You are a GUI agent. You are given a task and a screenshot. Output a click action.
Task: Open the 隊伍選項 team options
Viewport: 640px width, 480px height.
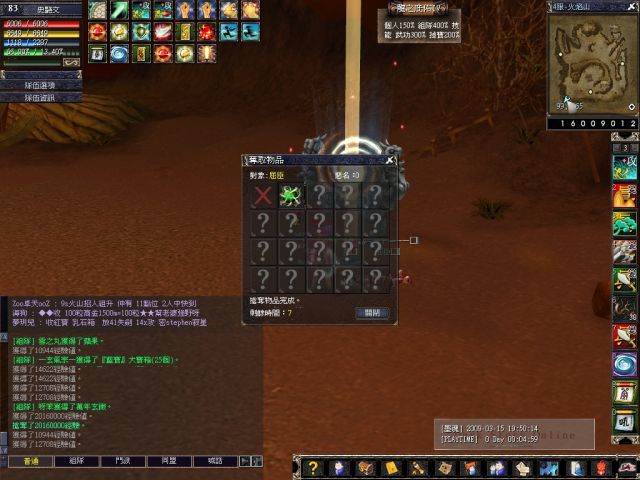(40, 86)
